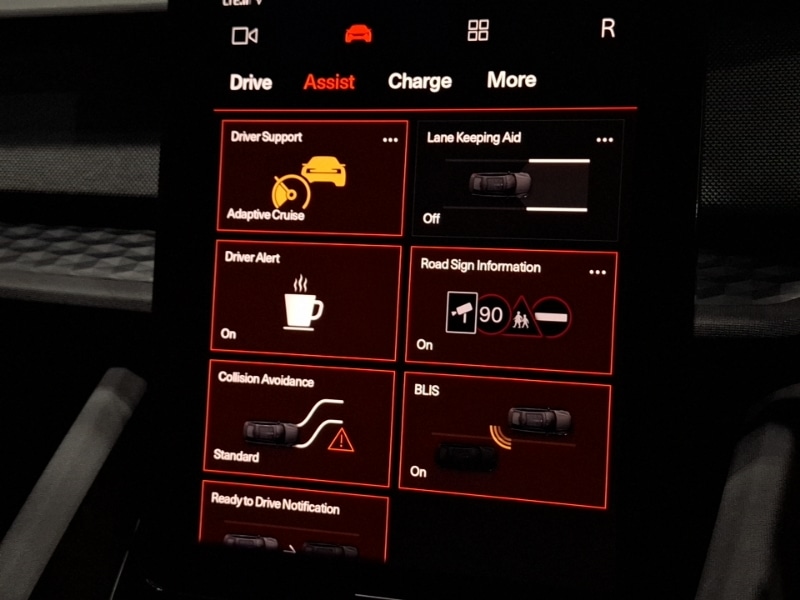Tap the camera icon in top bar
Screen dimensions: 800x600
pyautogui.click(x=245, y=36)
